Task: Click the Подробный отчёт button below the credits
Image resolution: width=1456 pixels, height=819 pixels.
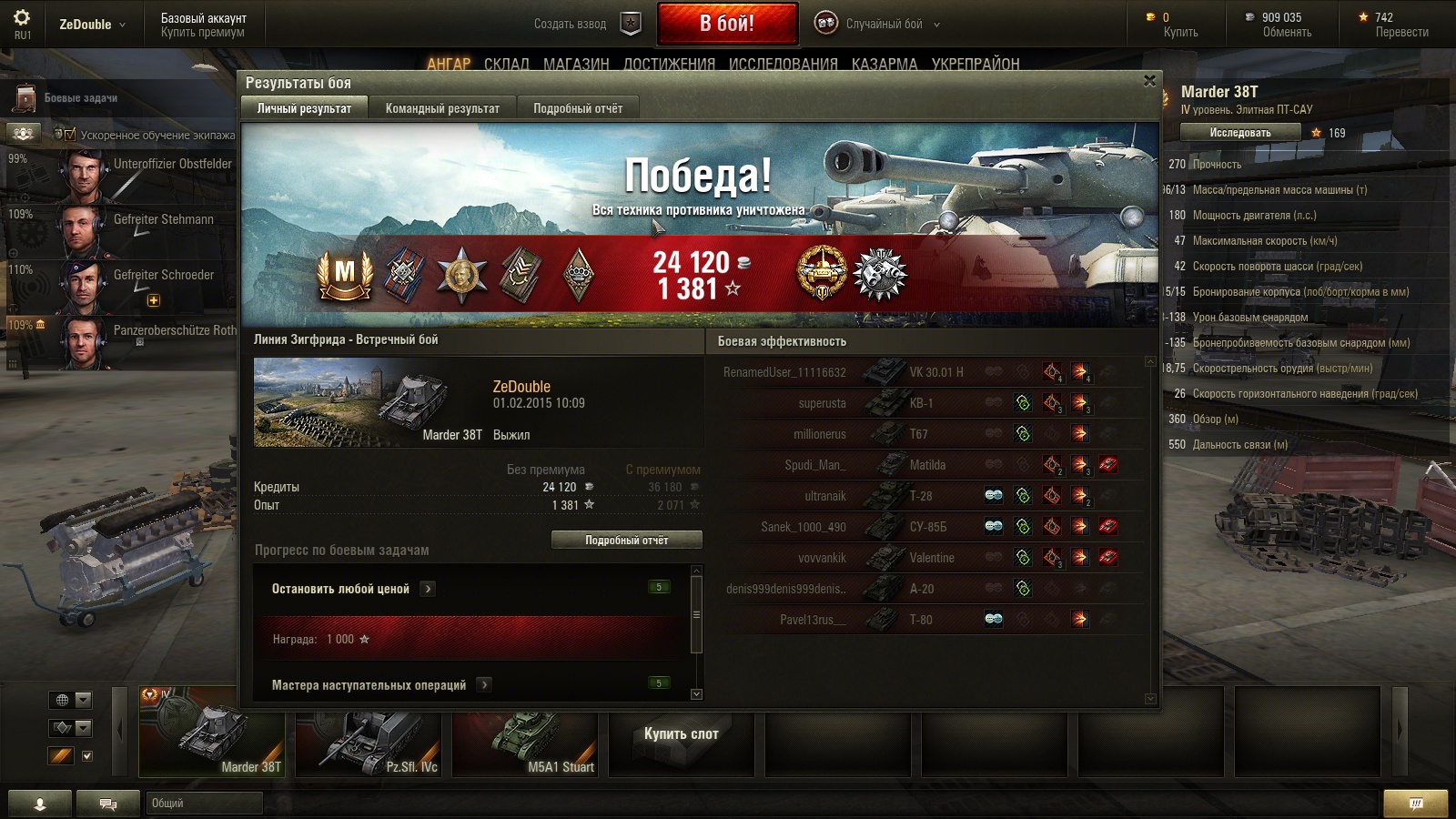Action: 626,540
